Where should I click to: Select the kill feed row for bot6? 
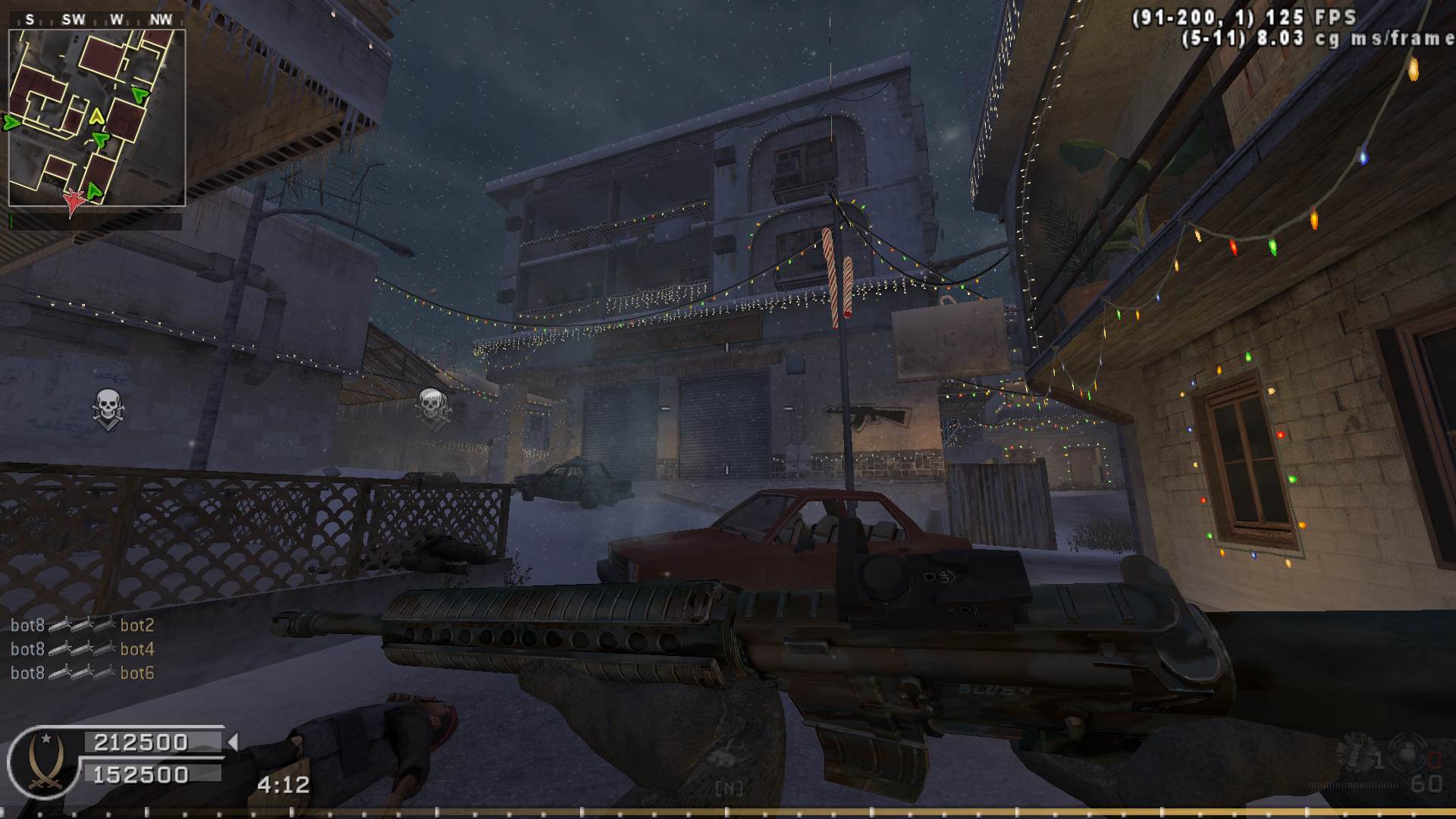coord(83,673)
